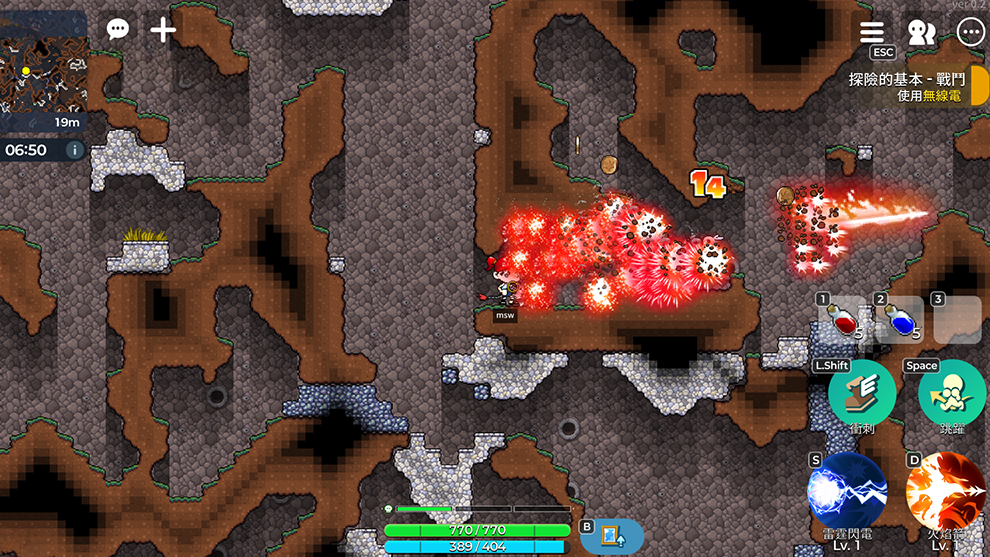Image resolution: width=990 pixels, height=557 pixels.
Task: Activate the 衝刺 dash skill
Action: pos(861,394)
